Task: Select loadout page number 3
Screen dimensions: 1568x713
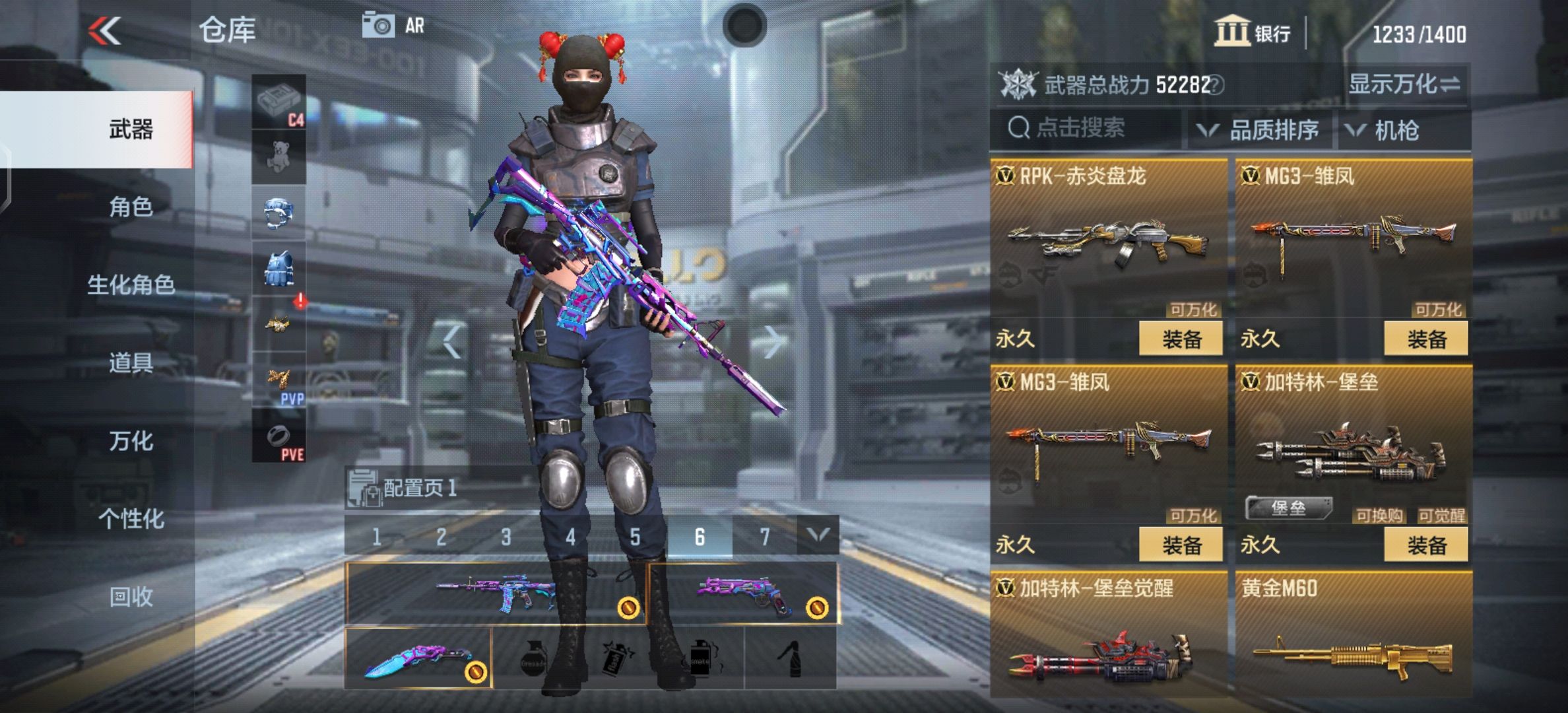Action: pyautogui.click(x=504, y=537)
